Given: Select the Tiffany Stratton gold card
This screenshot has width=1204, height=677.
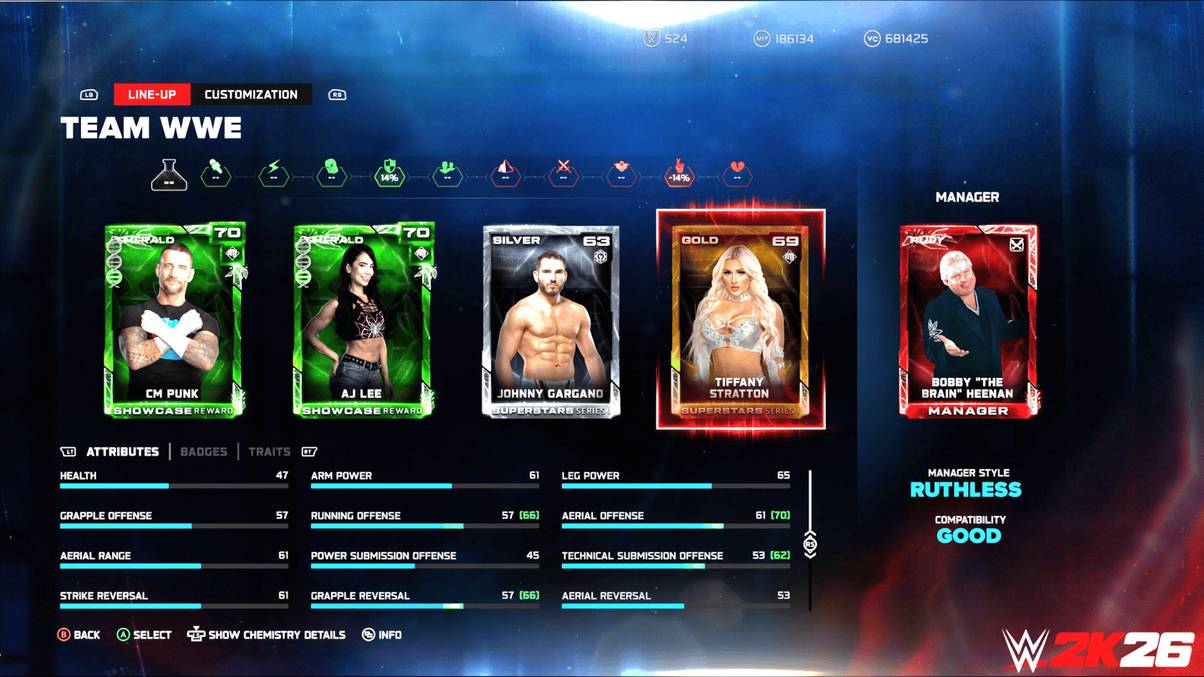Looking at the screenshot, I should [741, 320].
